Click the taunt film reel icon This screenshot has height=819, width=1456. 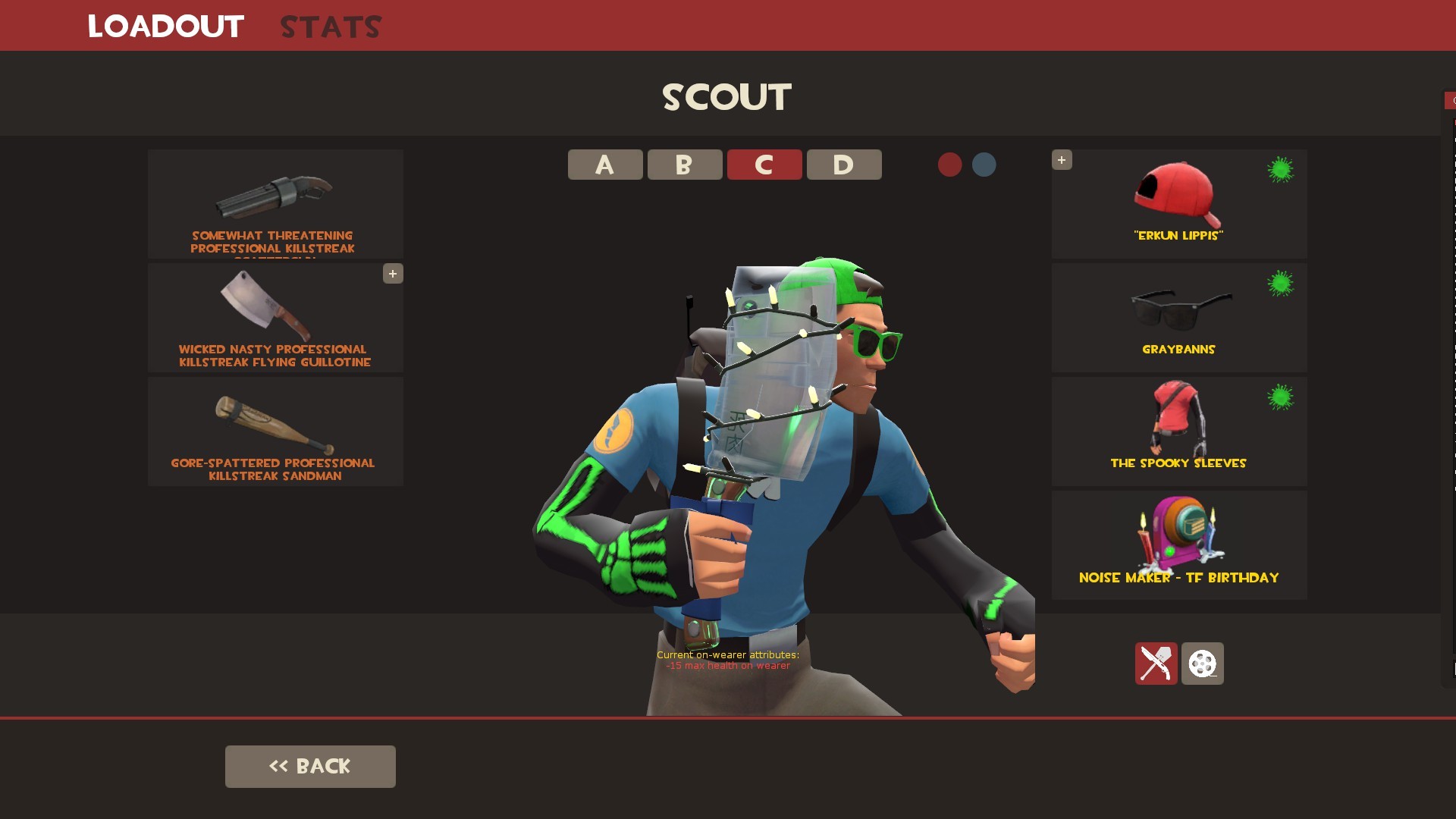click(x=1203, y=664)
